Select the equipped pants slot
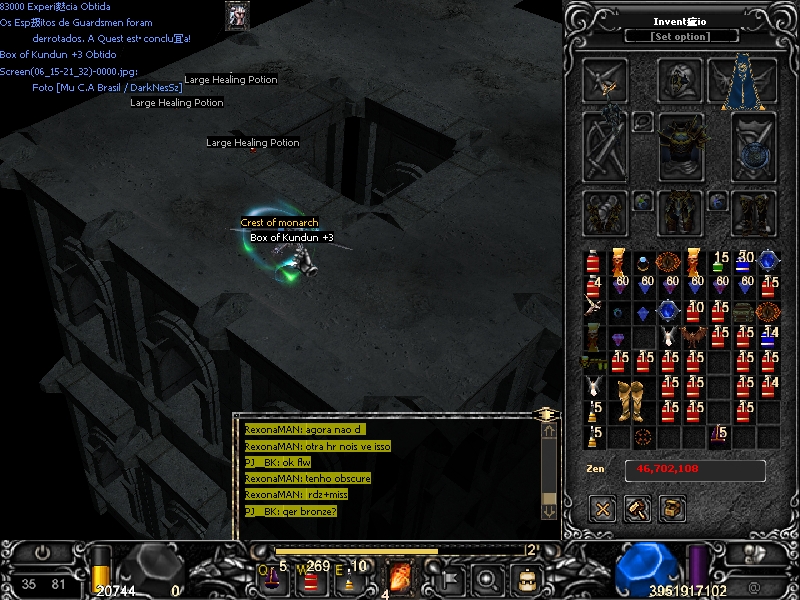 (x=681, y=212)
